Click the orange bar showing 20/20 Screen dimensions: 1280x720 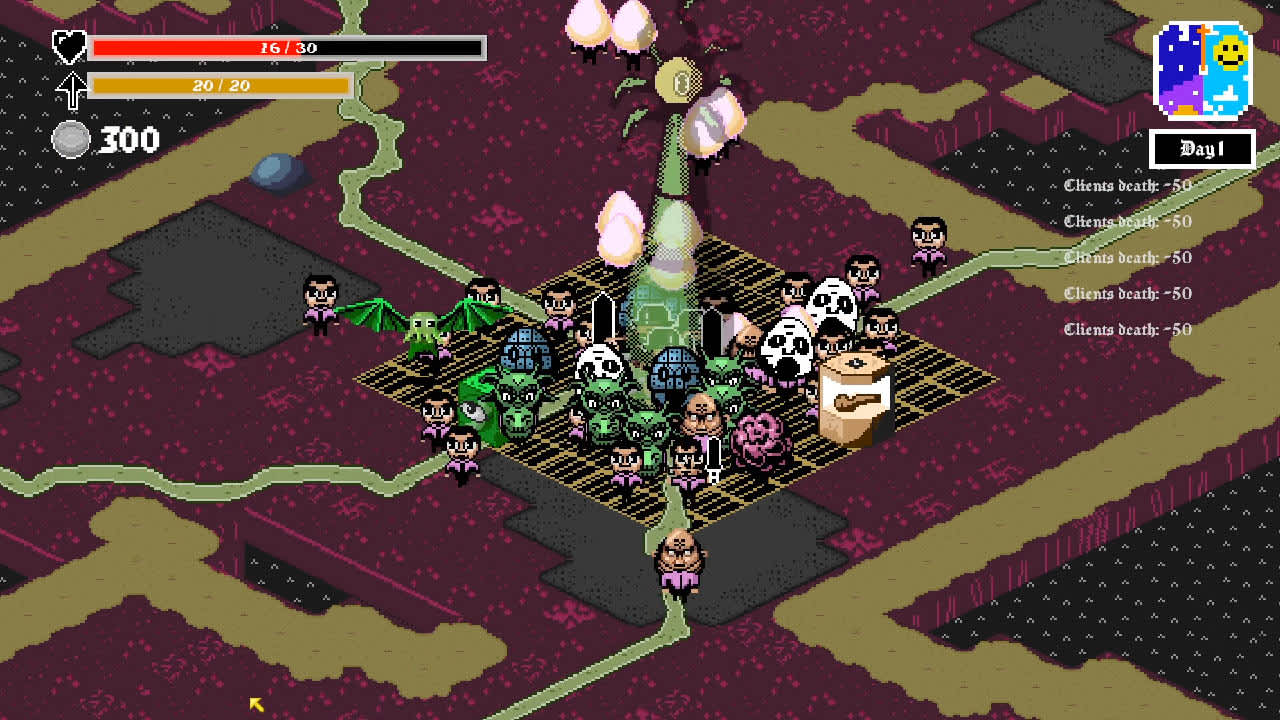[220, 86]
